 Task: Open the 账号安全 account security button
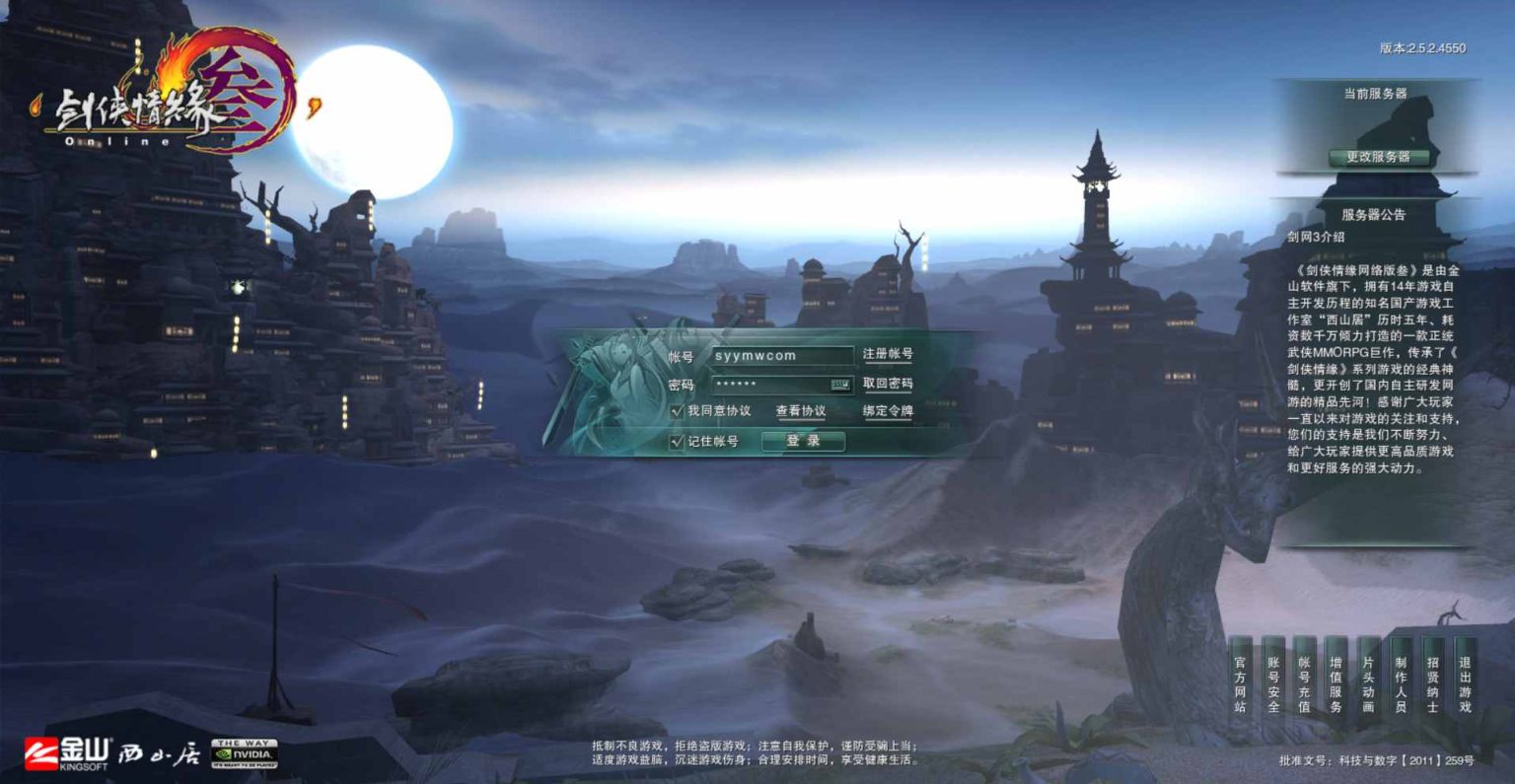click(1272, 684)
